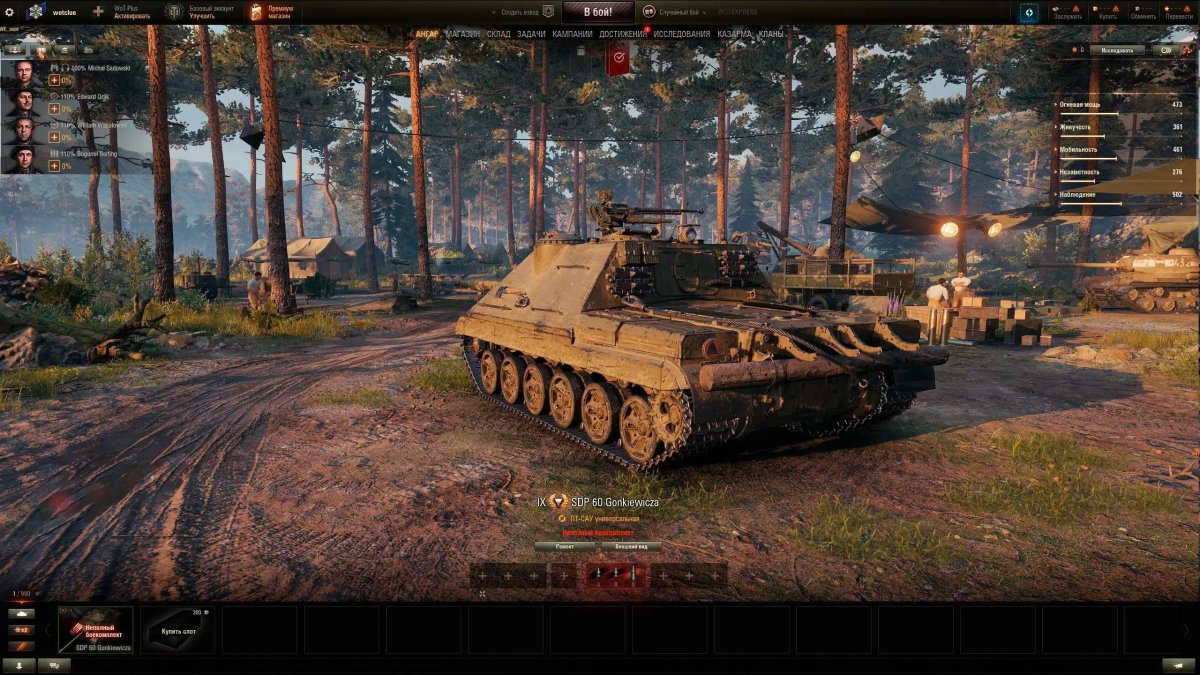Viewport: 1200px width, 675px height.
Task: Click Купить слот in the tank carousel
Action: click(x=177, y=630)
